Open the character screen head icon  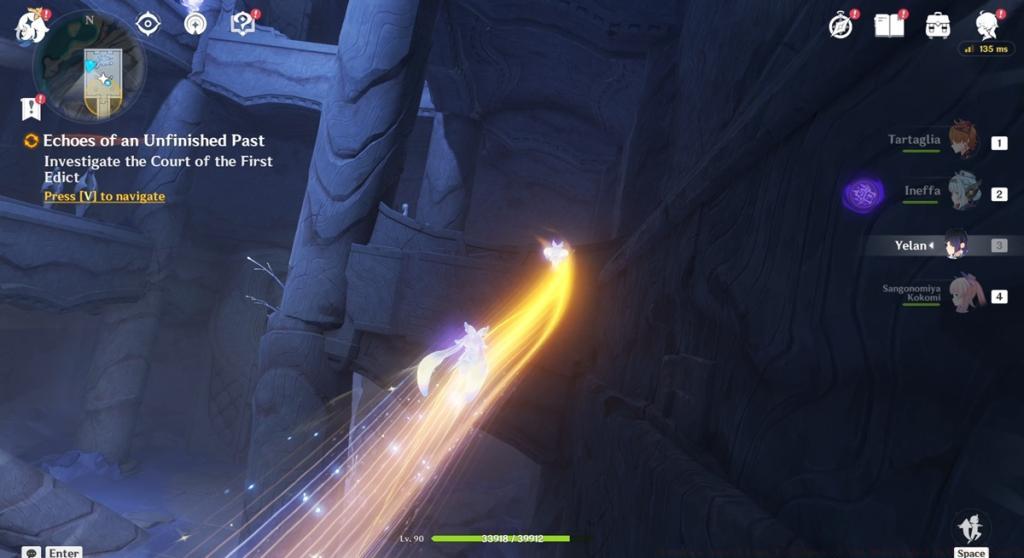pyautogui.click(x=988, y=25)
